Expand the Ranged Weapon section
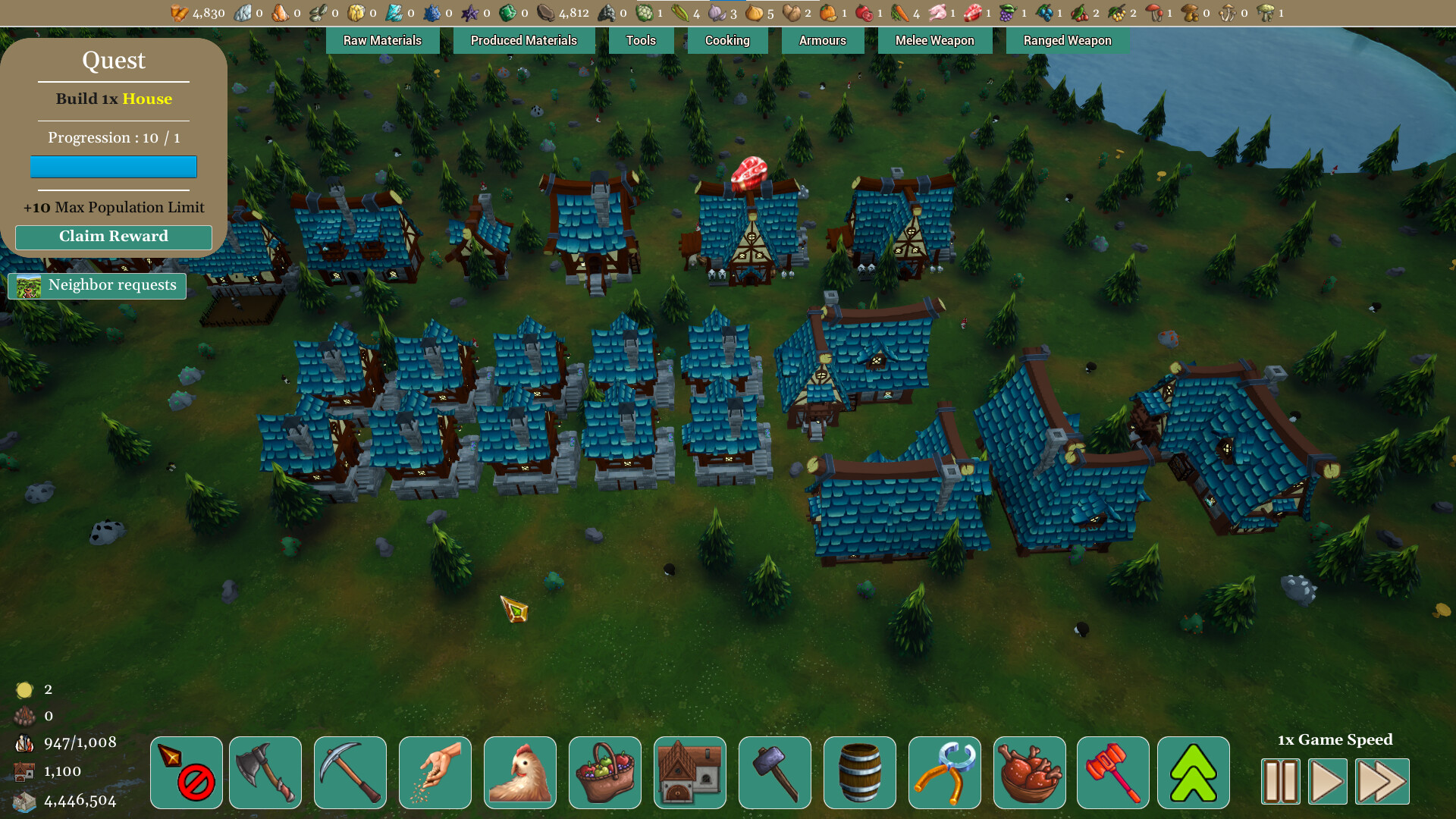Viewport: 1456px width, 819px height. 1067,40
